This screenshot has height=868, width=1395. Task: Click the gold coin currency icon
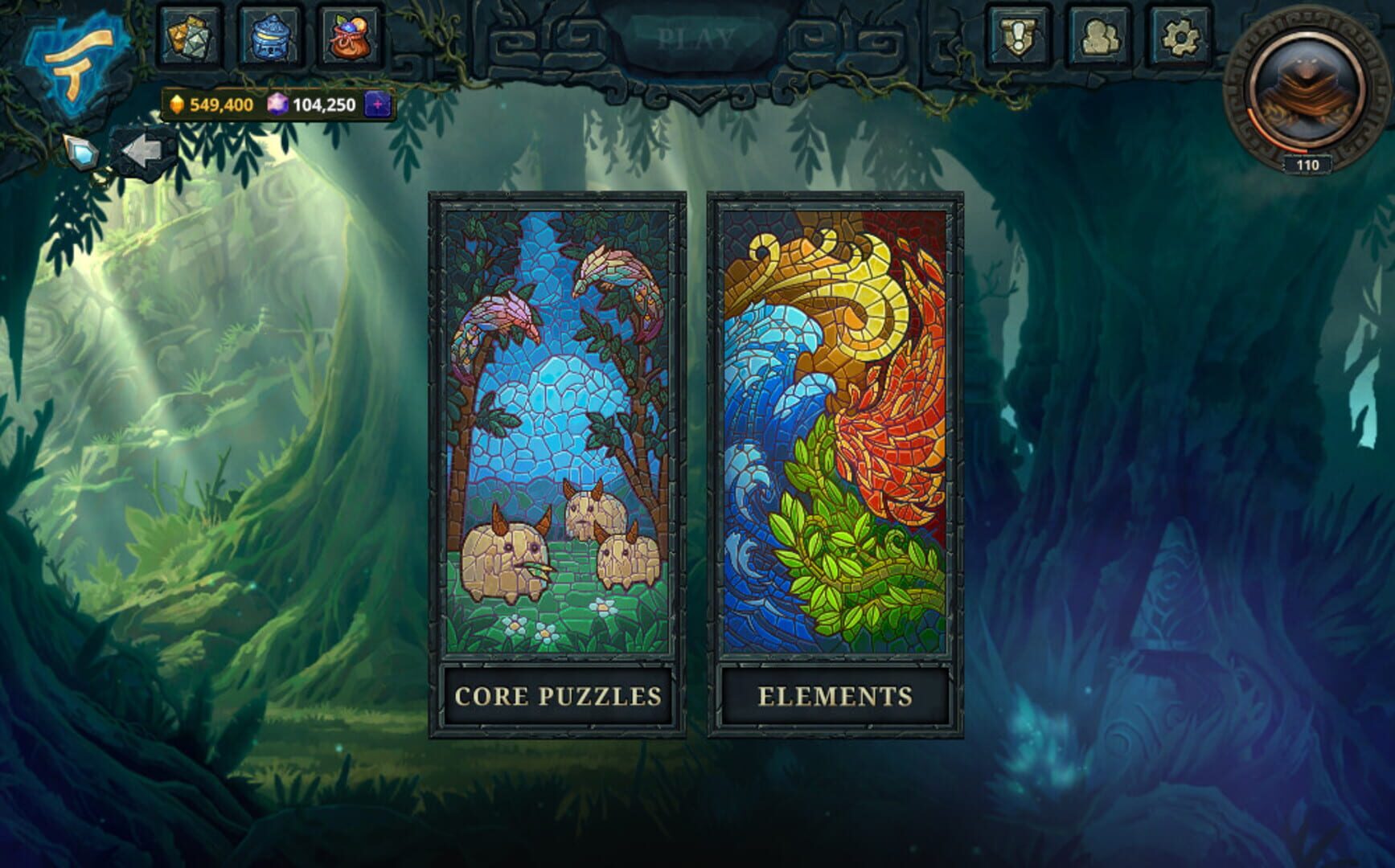[x=178, y=104]
